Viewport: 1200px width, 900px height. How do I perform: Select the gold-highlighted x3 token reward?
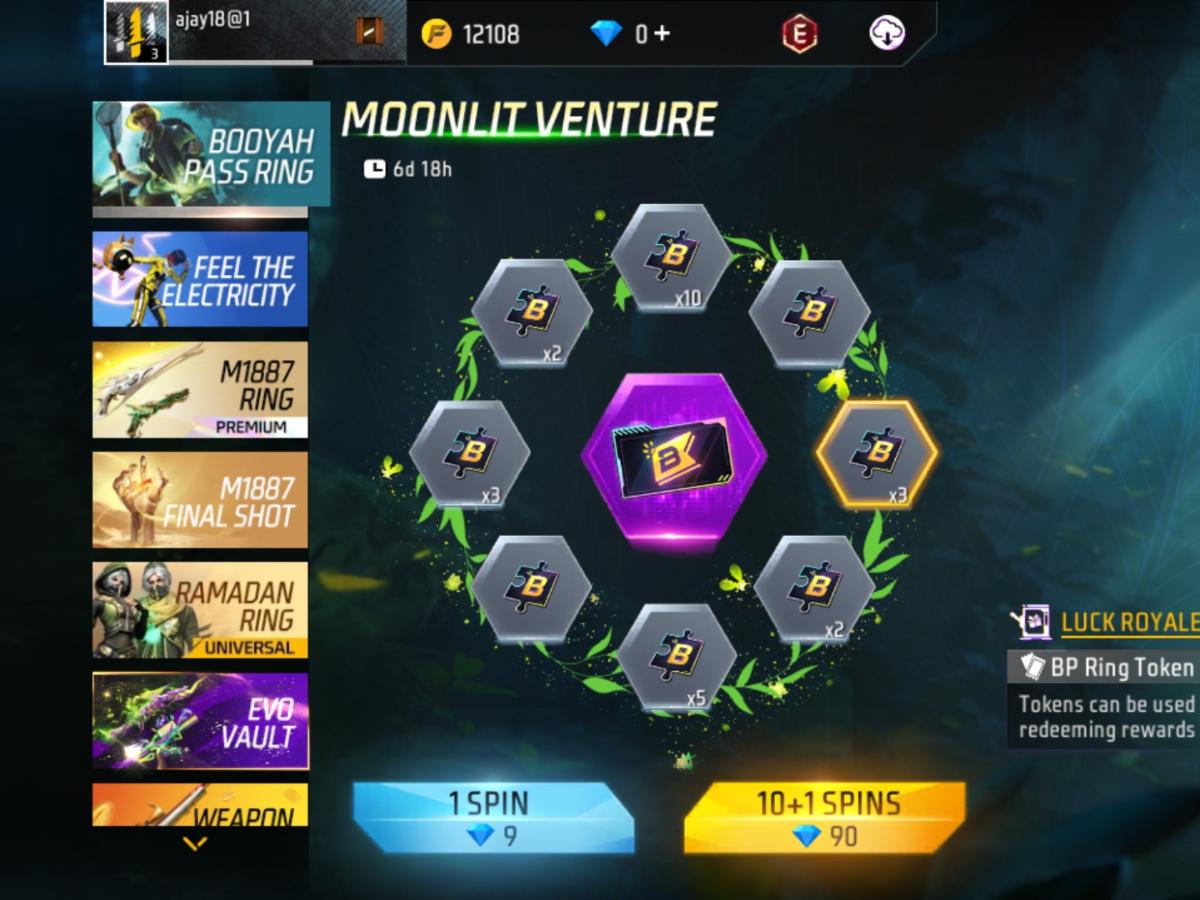click(x=877, y=455)
